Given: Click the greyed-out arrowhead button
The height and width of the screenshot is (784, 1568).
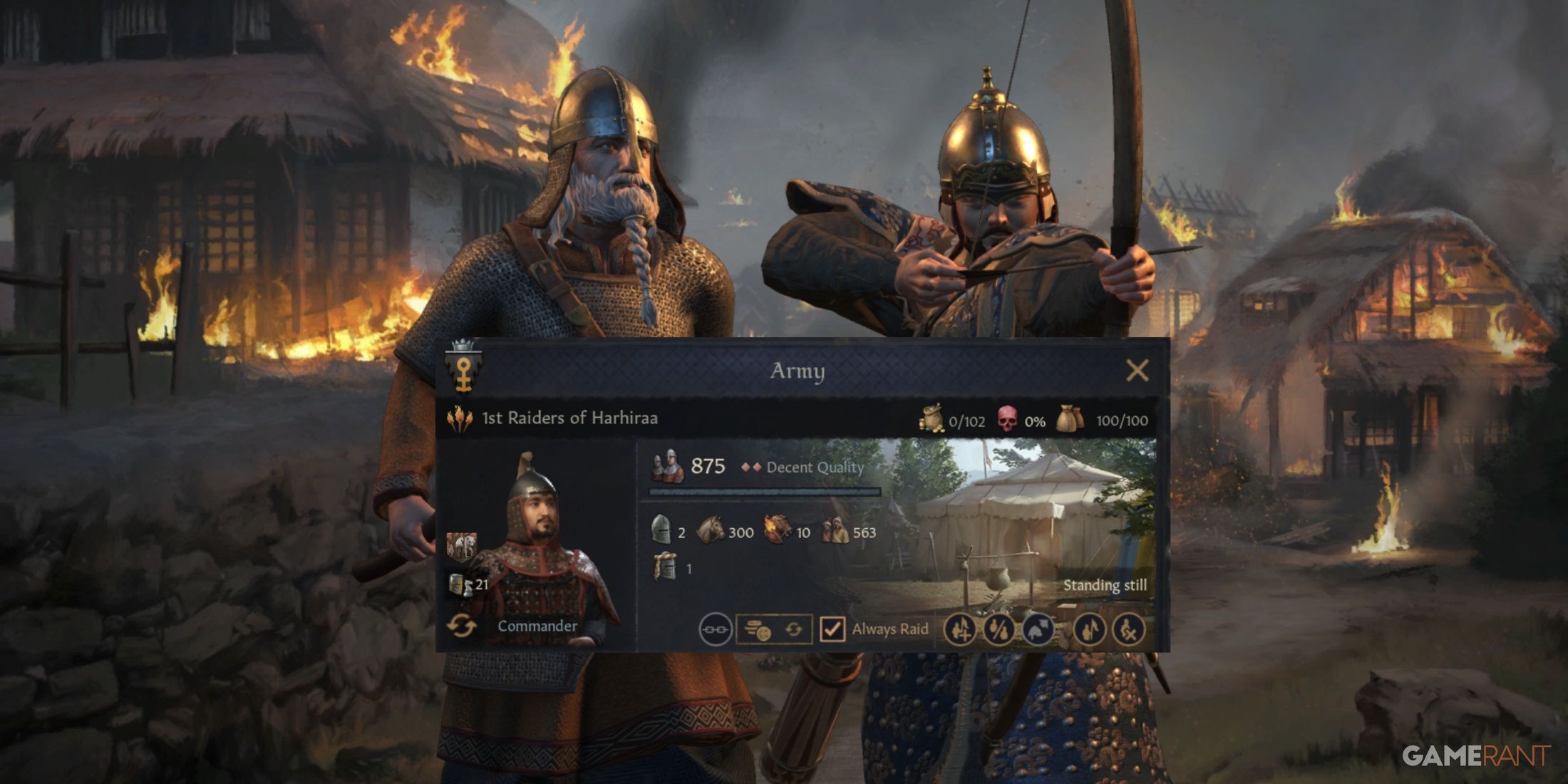Looking at the screenshot, I should point(1038,629).
